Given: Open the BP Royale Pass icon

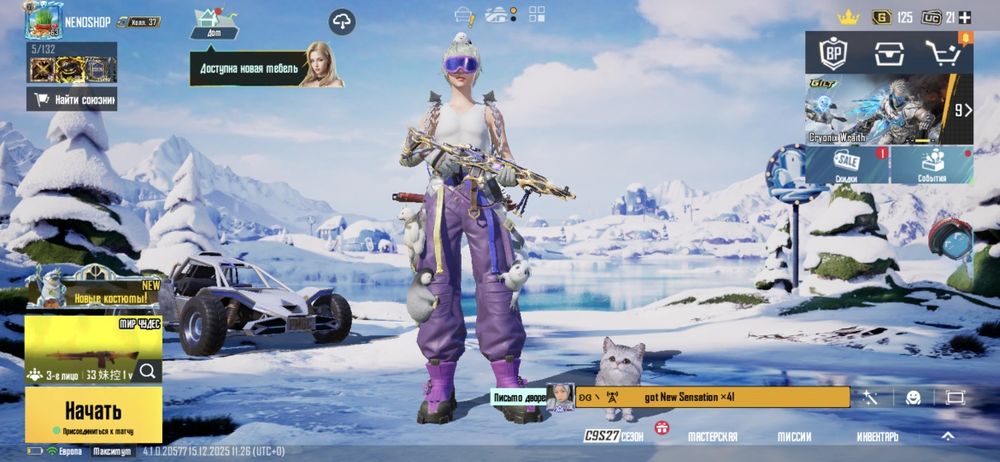Looking at the screenshot, I should click(834, 54).
